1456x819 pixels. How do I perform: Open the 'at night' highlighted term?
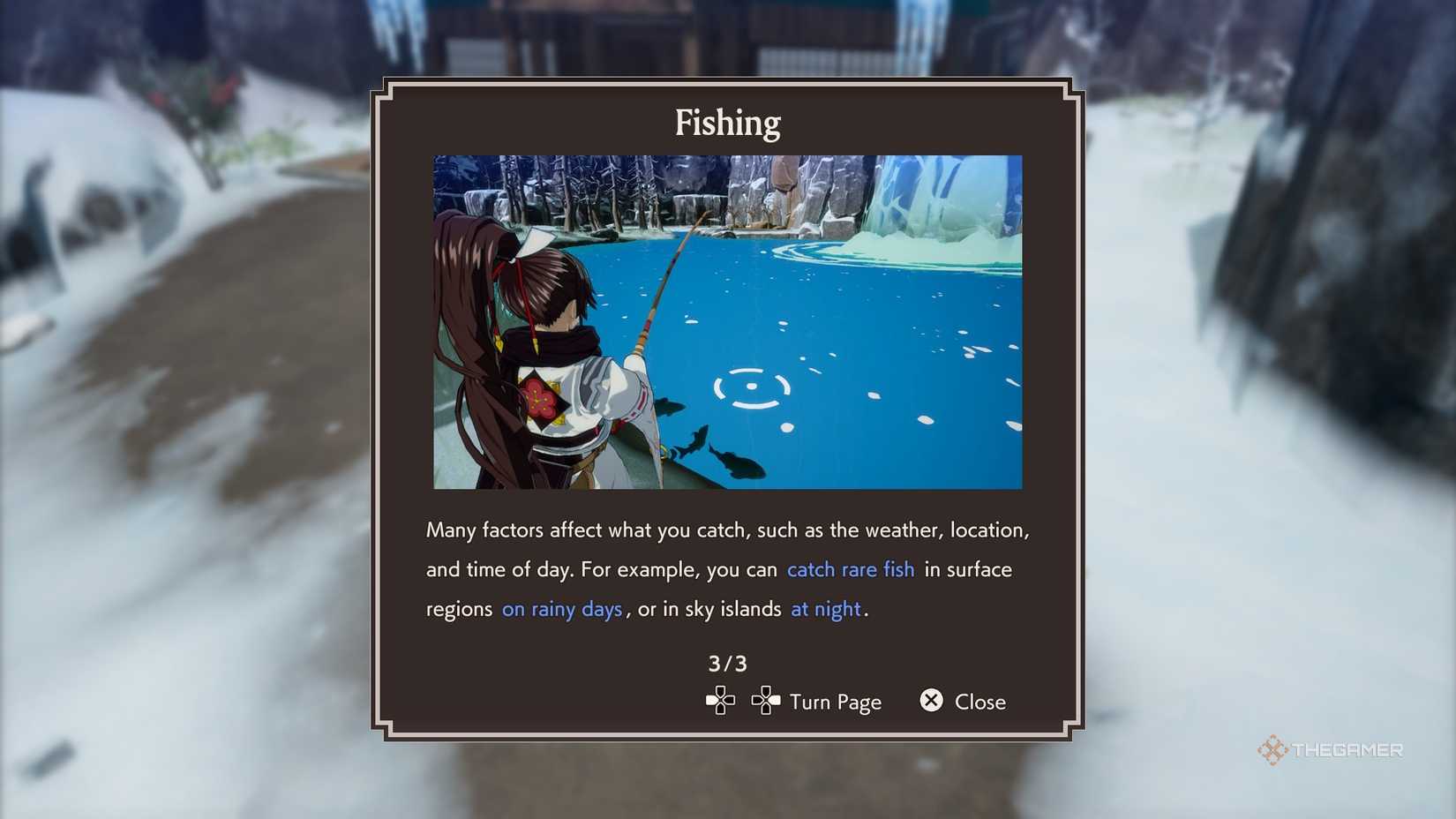pos(824,609)
